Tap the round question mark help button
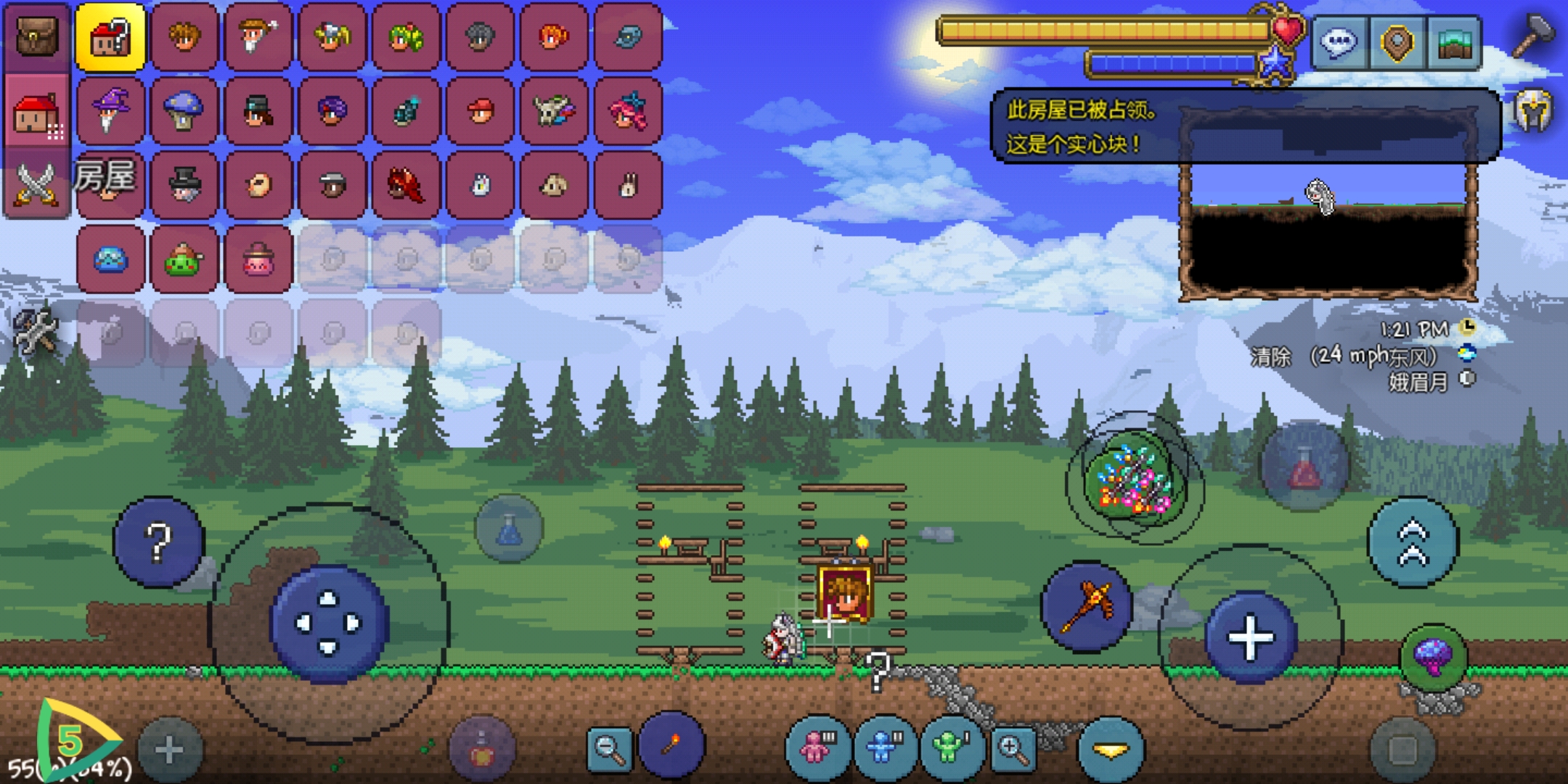This screenshot has width=1568, height=784. point(158,542)
